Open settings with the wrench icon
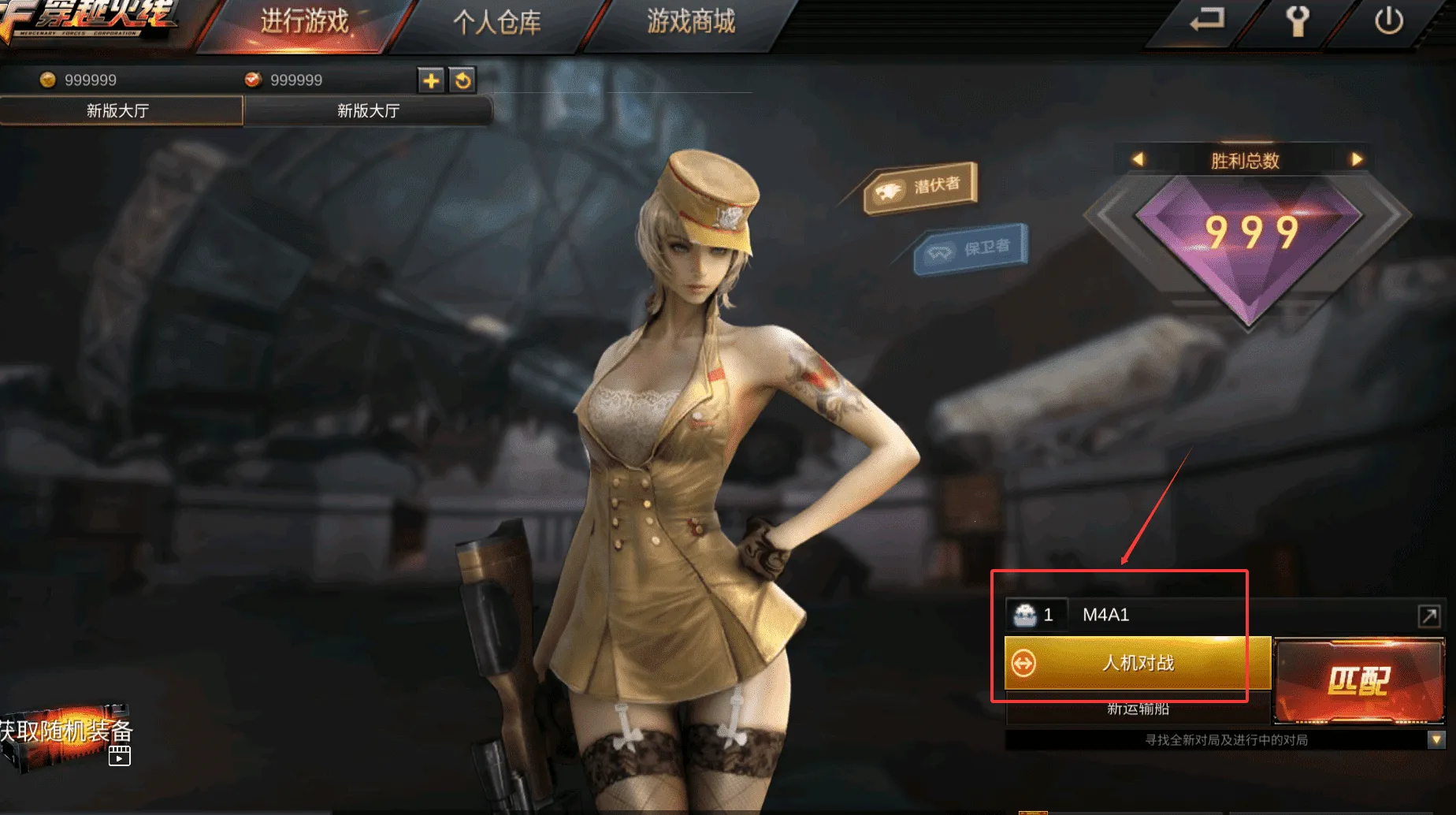This screenshot has height=815, width=1456. tap(1298, 21)
